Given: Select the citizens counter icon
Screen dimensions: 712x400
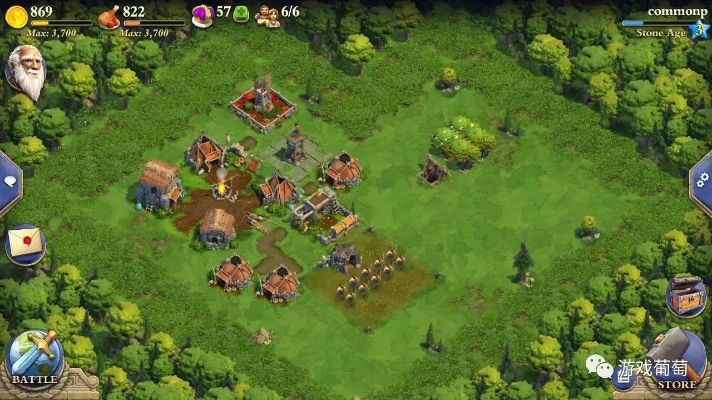Looking at the screenshot, I should 267,14.
